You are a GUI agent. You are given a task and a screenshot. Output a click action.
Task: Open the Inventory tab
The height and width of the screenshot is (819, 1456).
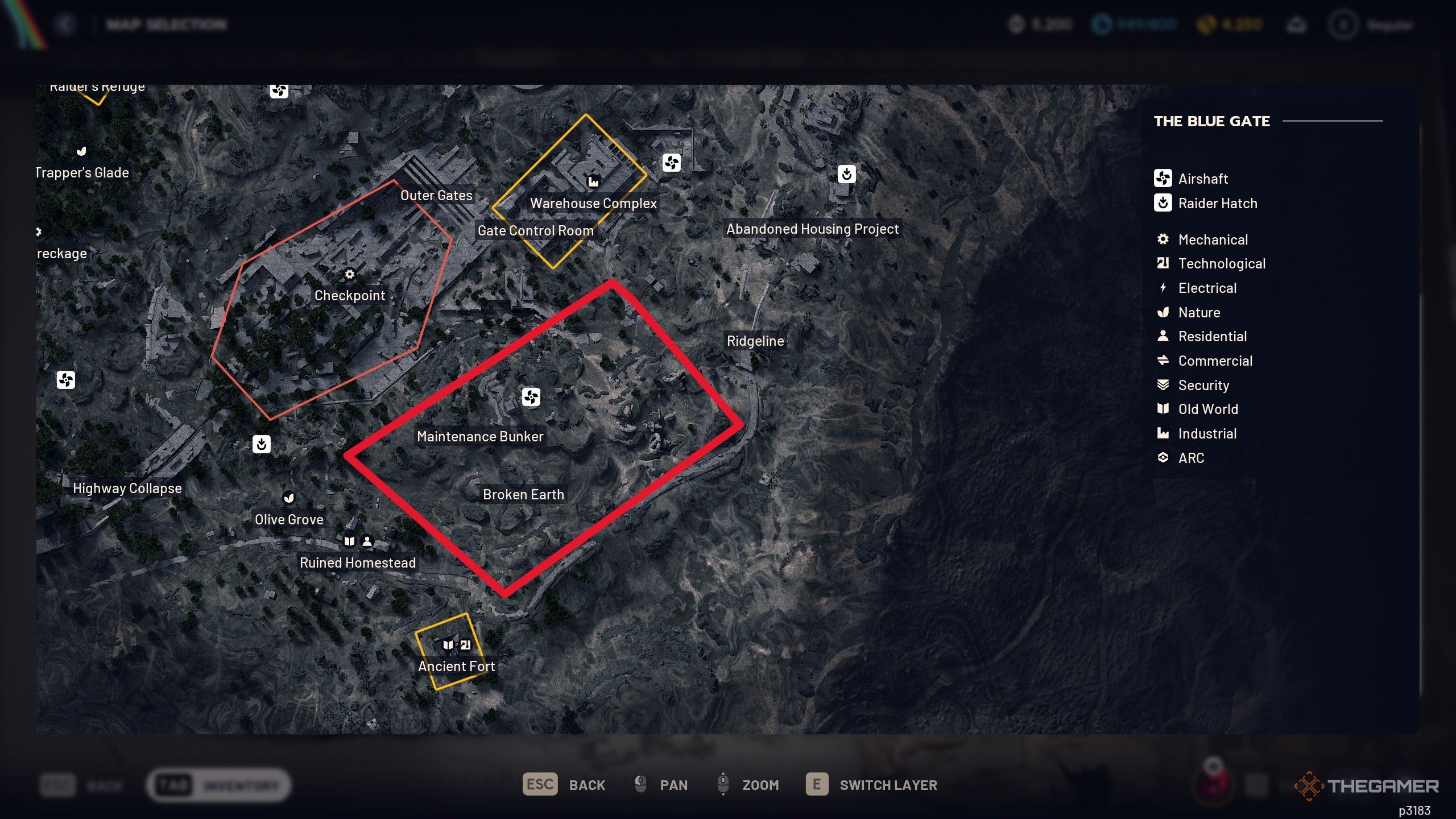pos(219,785)
